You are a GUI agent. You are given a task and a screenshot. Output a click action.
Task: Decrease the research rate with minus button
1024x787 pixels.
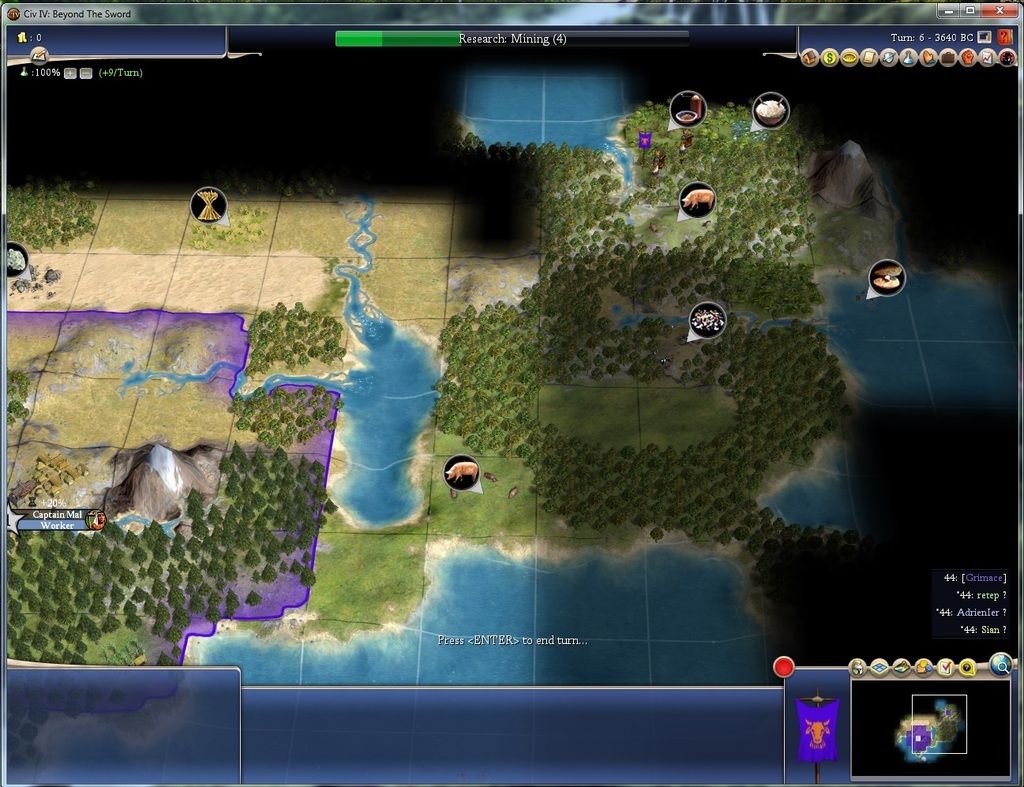pyautogui.click(x=86, y=73)
